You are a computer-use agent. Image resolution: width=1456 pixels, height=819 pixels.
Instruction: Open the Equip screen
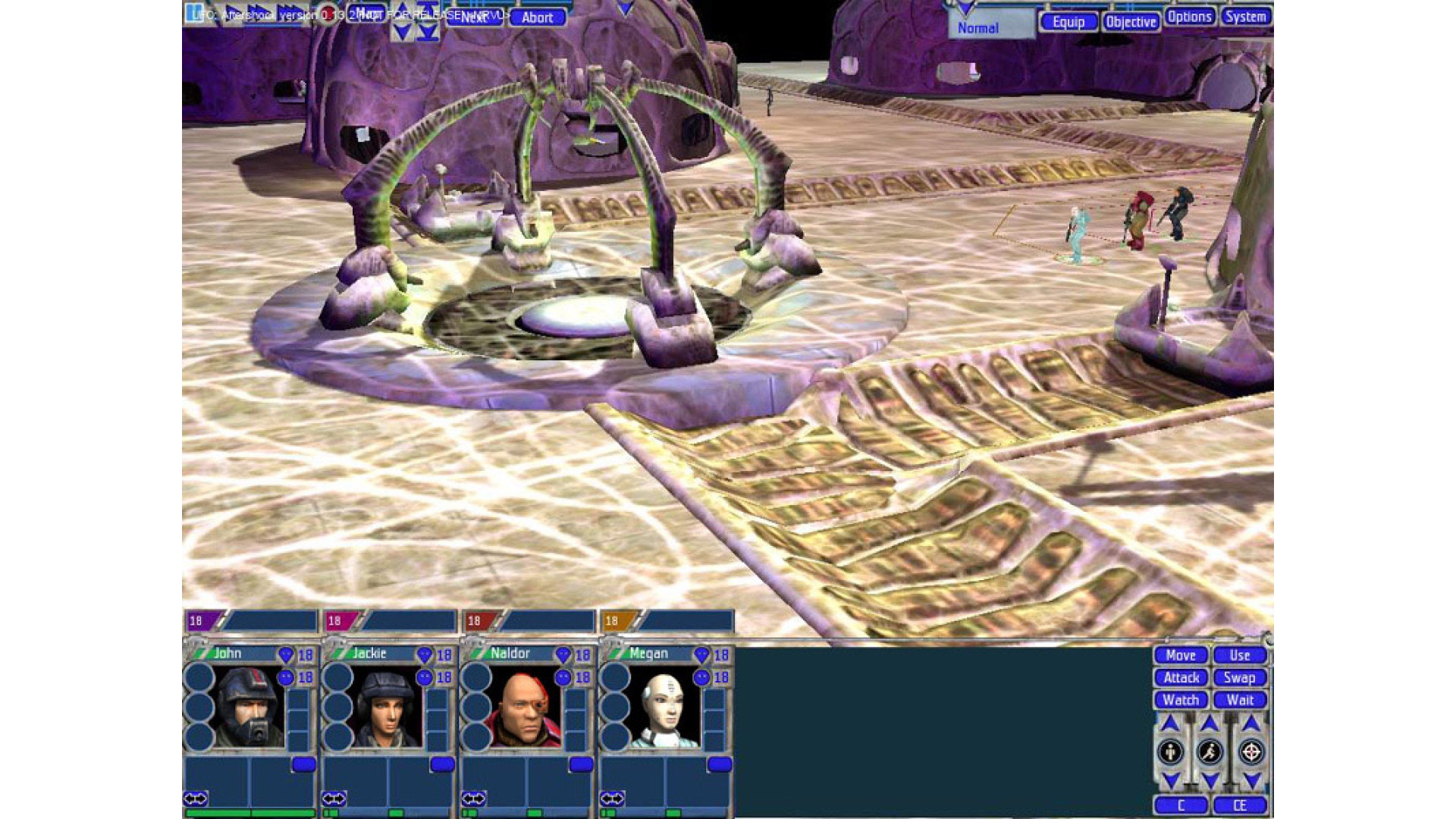click(x=1068, y=22)
